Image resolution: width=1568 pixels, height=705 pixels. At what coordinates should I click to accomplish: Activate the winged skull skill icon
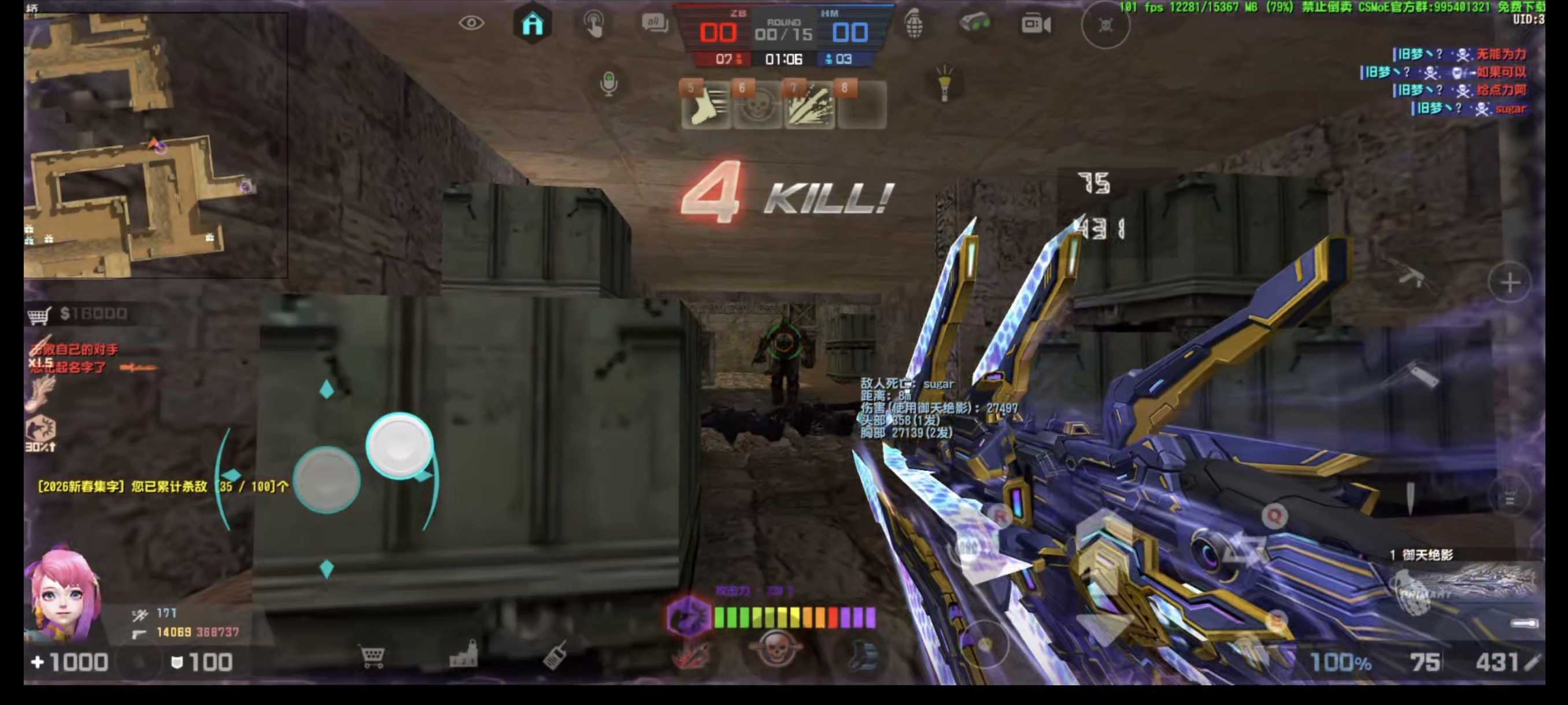point(775,650)
